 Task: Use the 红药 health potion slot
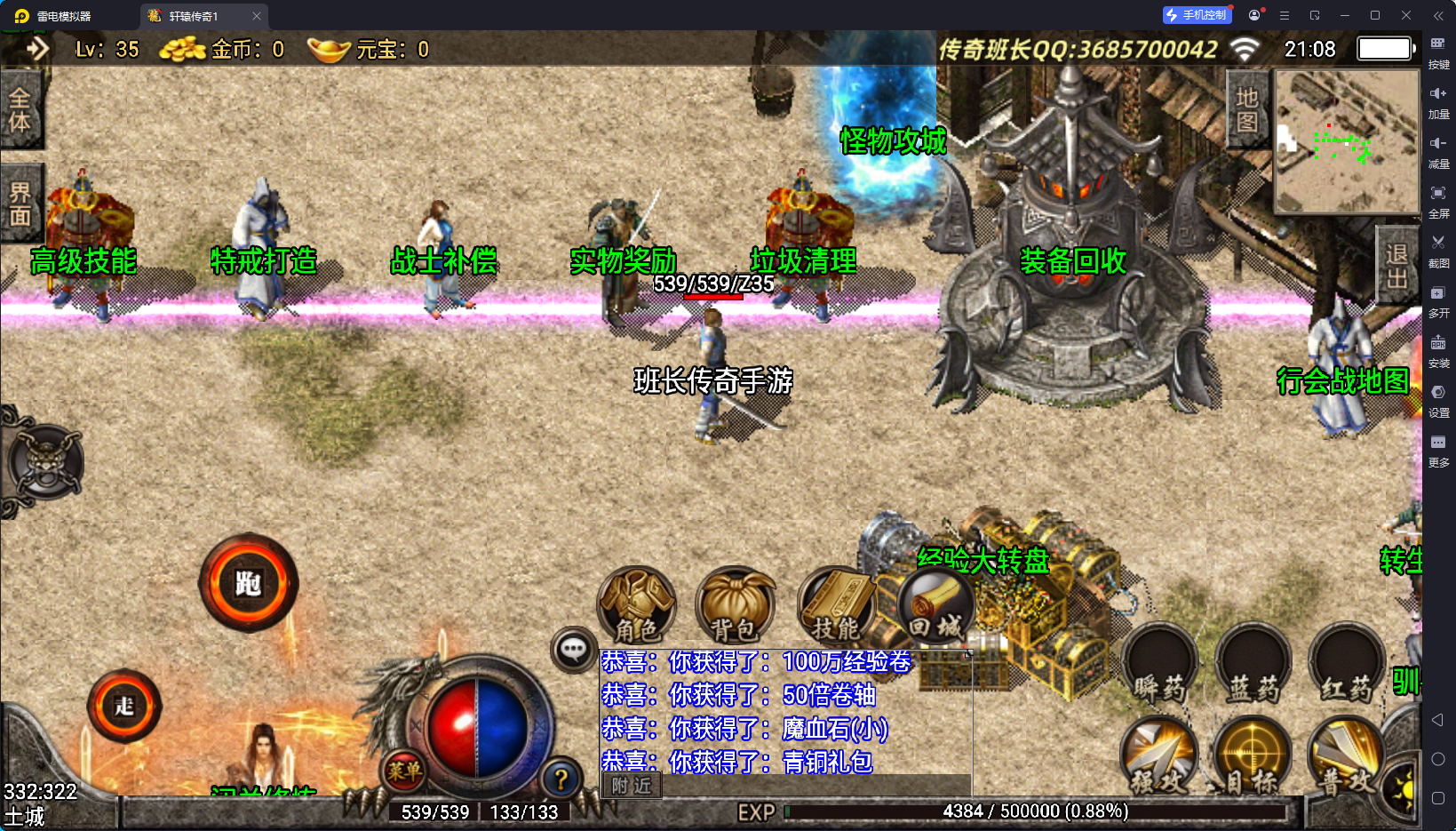pyautogui.click(x=1346, y=665)
